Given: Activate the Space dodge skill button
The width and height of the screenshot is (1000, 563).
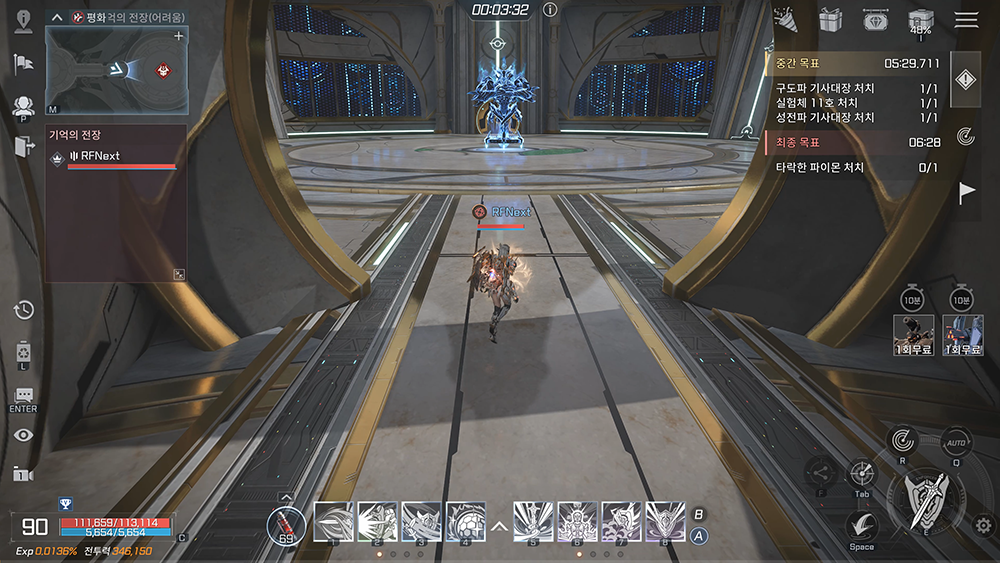Looking at the screenshot, I should point(862,525).
